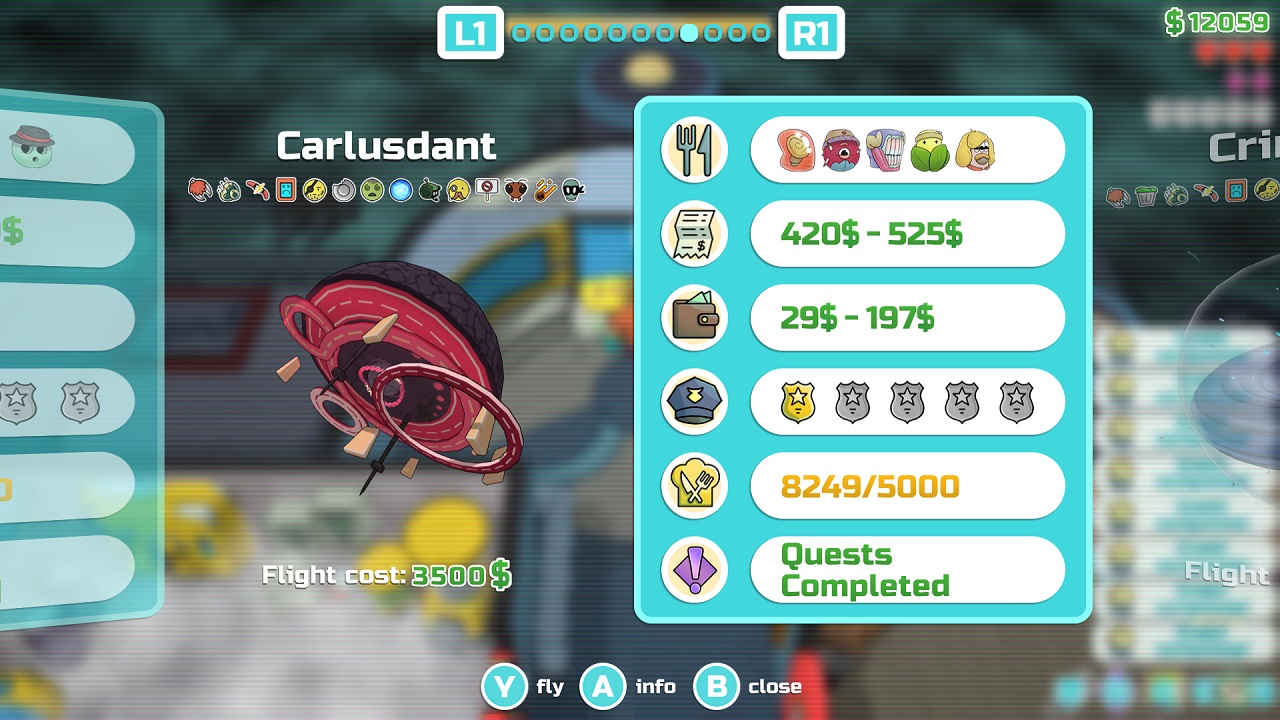The width and height of the screenshot is (1280, 720).
Task: Select the glowing ear ingredient icon
Action: click(x=797, y=150)
